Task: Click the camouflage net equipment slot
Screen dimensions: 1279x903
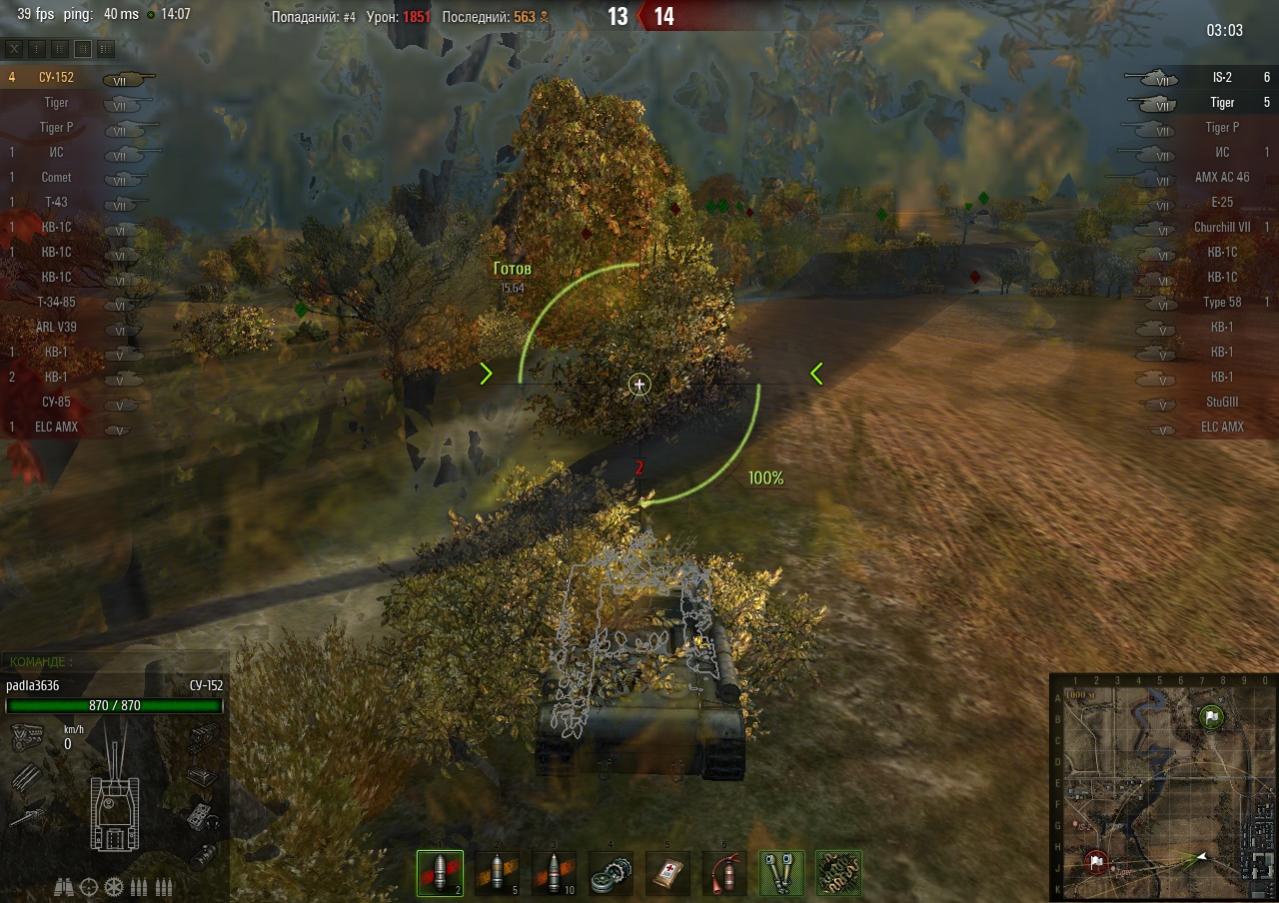Action: 838,873
